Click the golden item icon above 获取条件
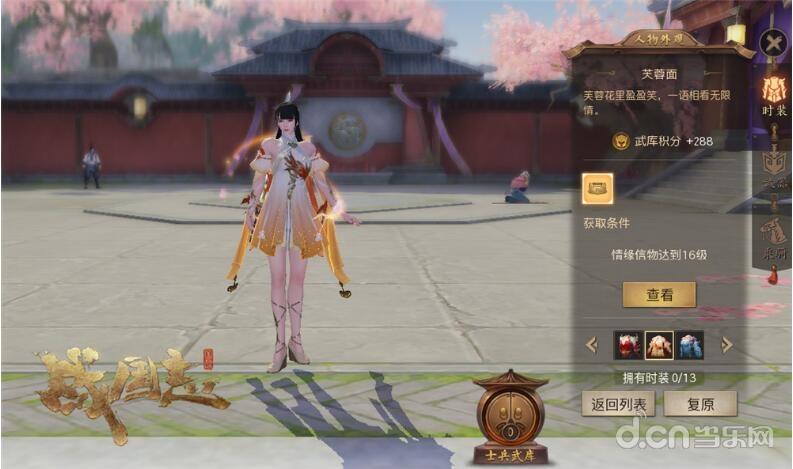This screenshot has height=469, width=793. point(598,188)
